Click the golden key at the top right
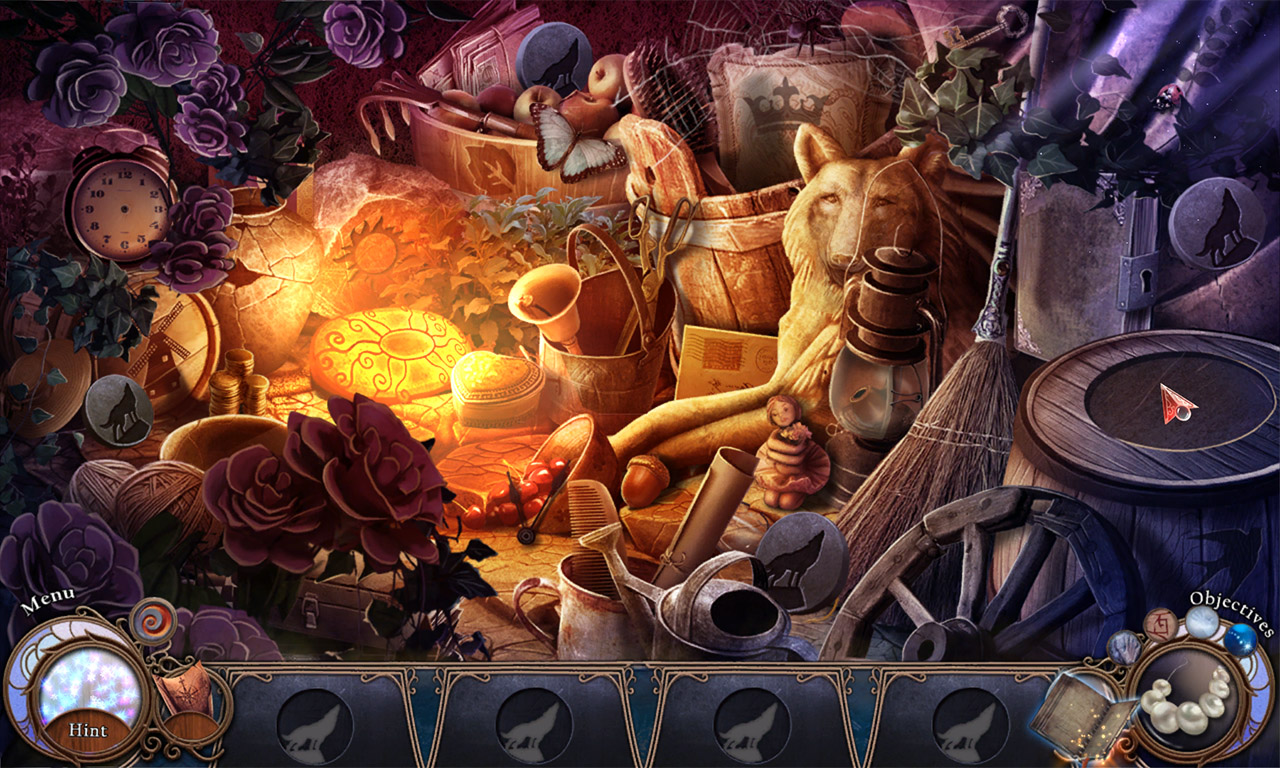This screenshot has height=768, width=1280. (980, 28)
